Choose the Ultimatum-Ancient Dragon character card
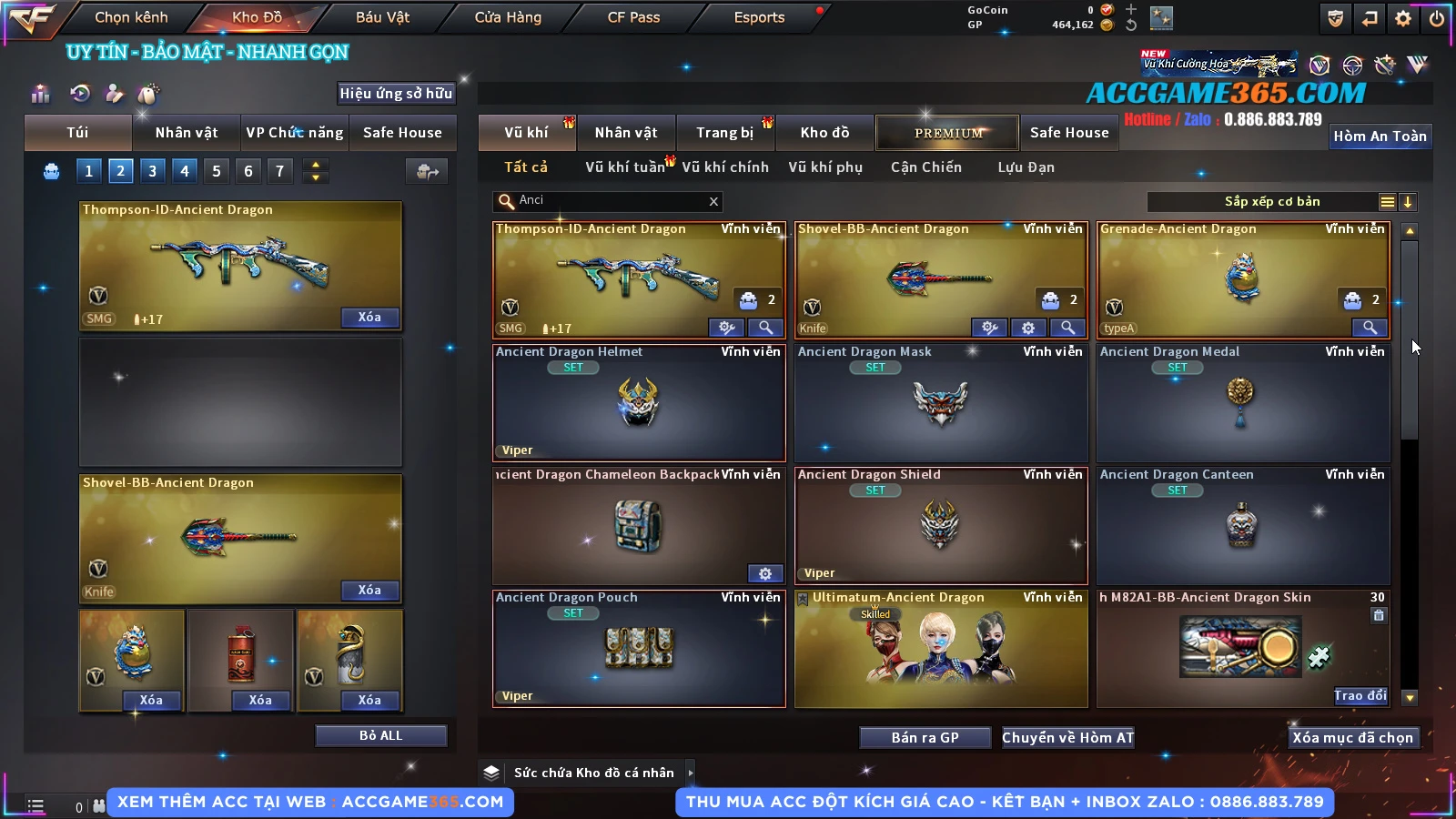Image resolution: width=1456 pixels, height=819 pixels. 940,648
